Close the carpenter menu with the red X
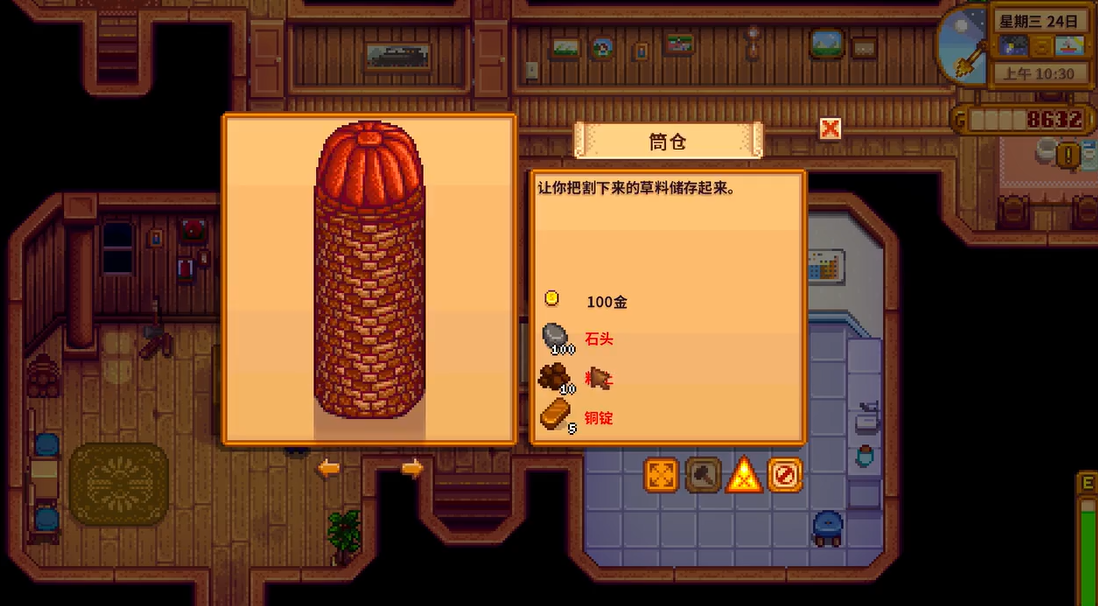1098x606 pixels. pos(830,129)
